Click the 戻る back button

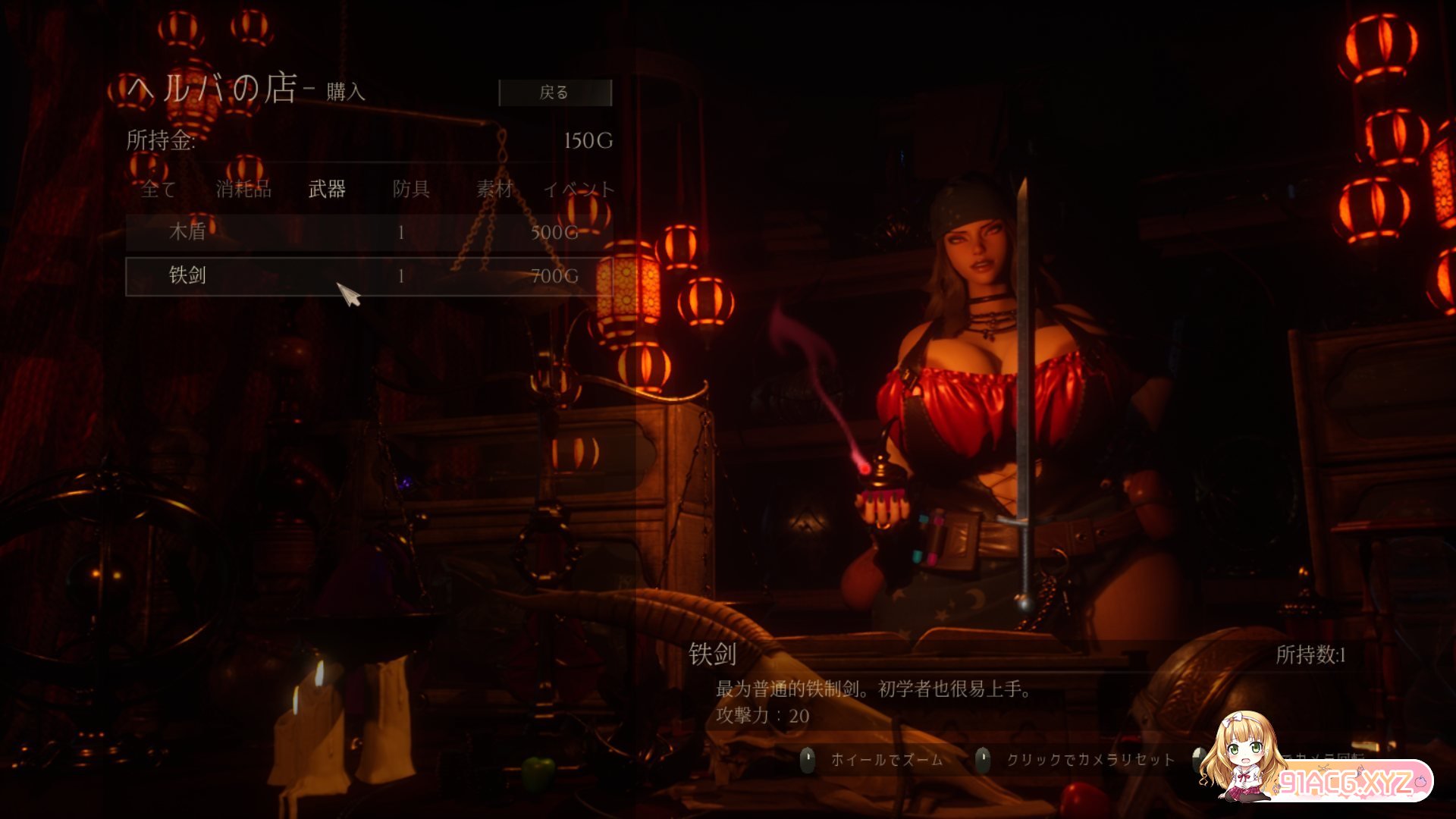coord(554,93)
